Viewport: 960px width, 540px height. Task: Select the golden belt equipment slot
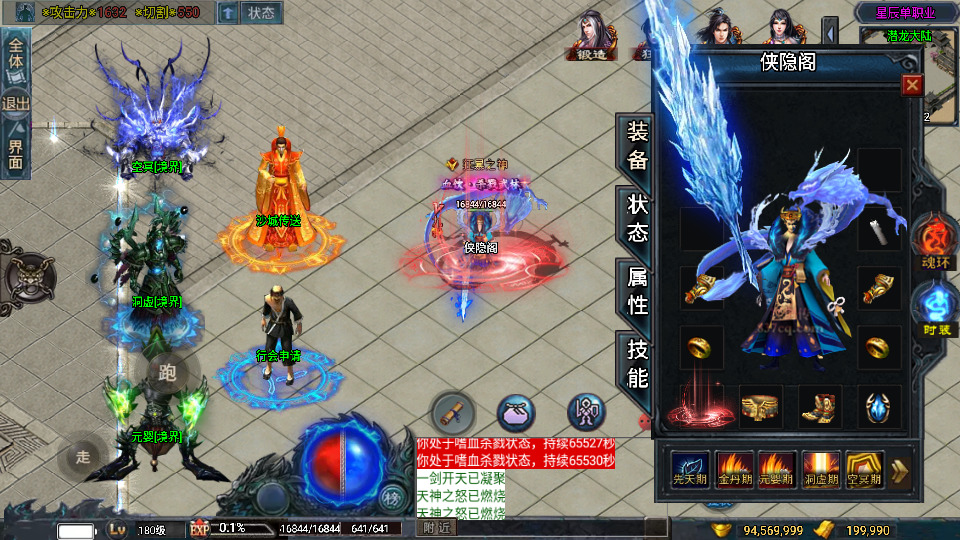[x=761, y=407]
